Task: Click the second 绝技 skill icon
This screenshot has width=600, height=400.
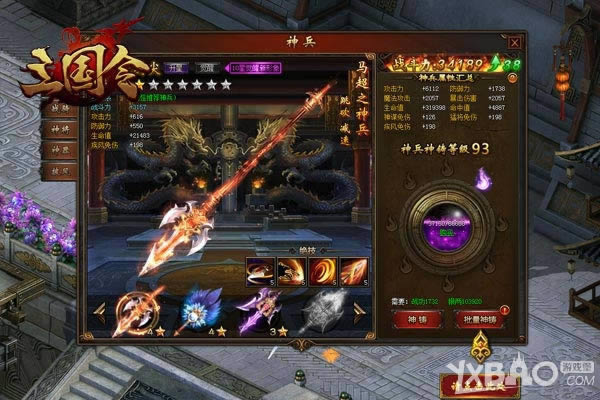Action: [293, 268]
